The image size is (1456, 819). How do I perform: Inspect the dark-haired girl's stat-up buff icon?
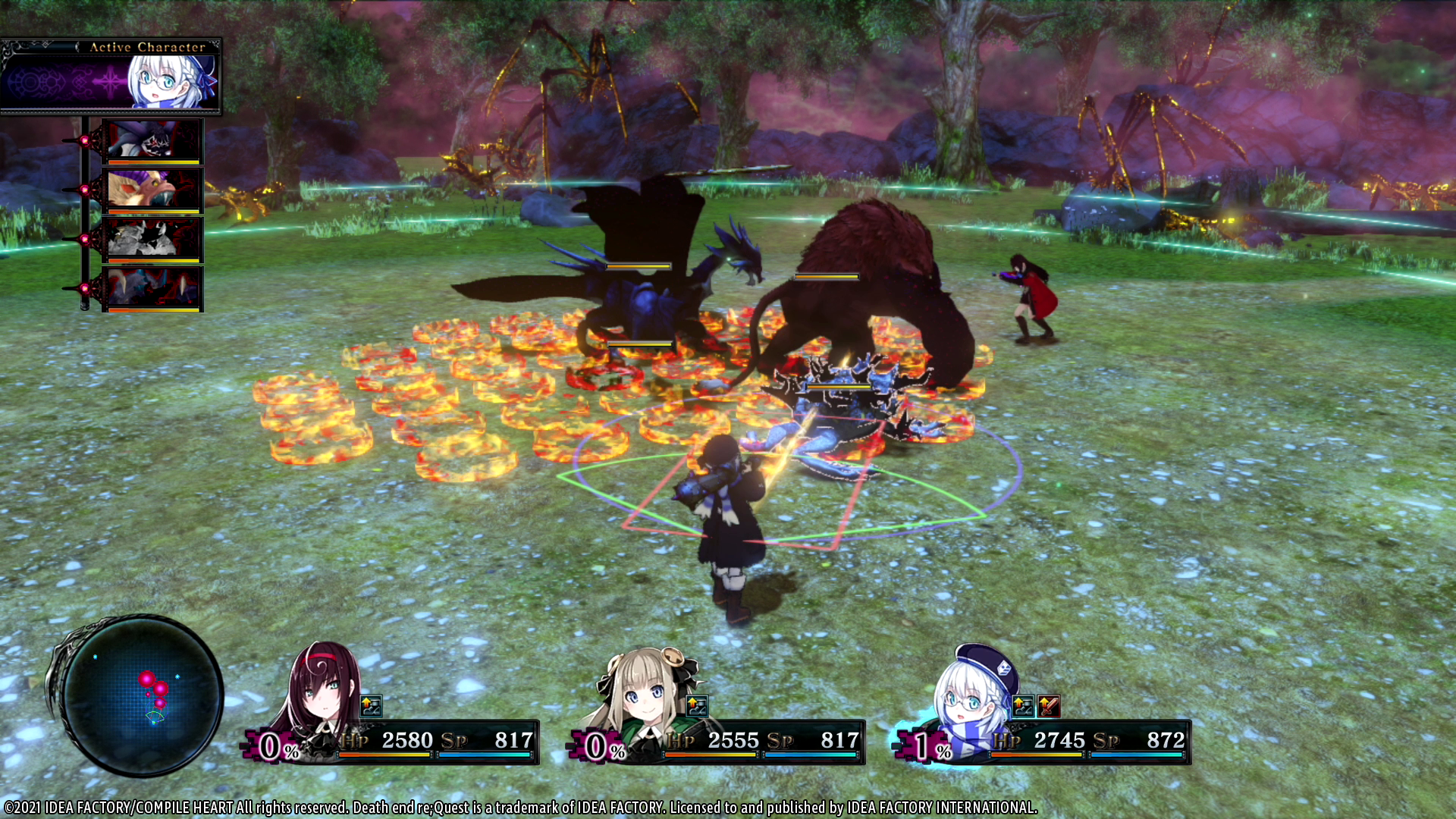point(371,706)
